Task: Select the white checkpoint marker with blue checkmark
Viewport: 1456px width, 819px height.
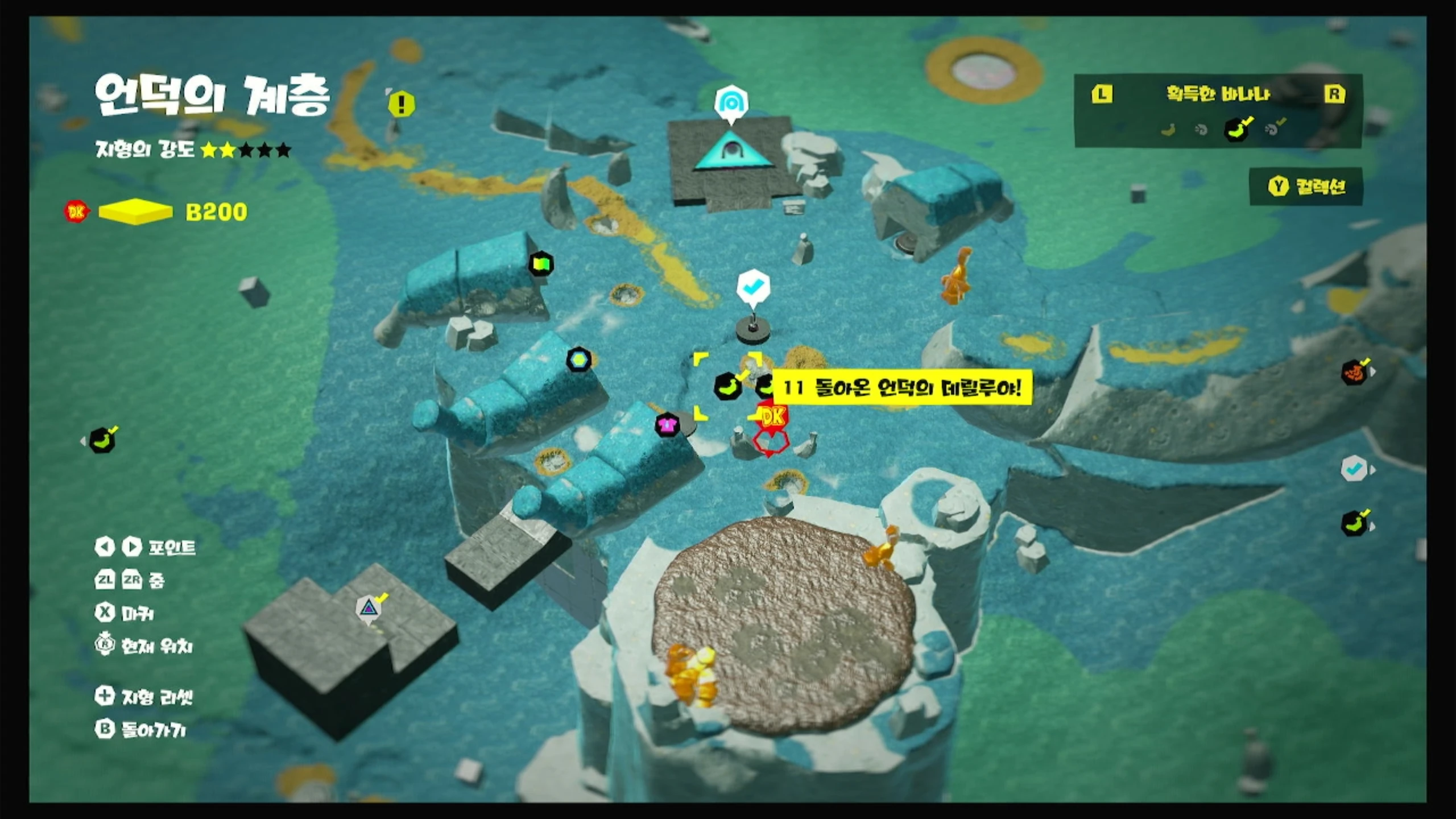Action: pyautogui.click(x=753, y=287)
